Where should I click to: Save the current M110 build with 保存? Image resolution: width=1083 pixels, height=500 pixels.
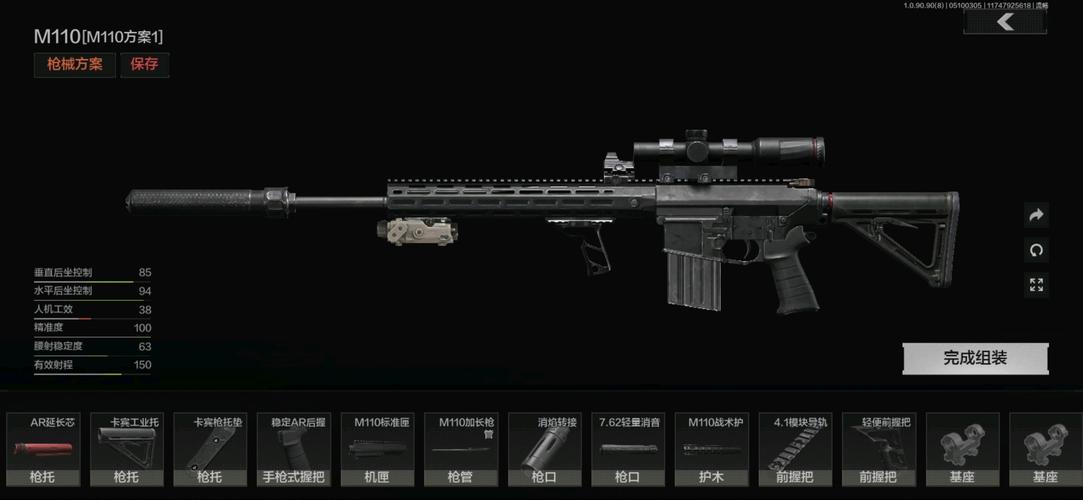(145, 65)
